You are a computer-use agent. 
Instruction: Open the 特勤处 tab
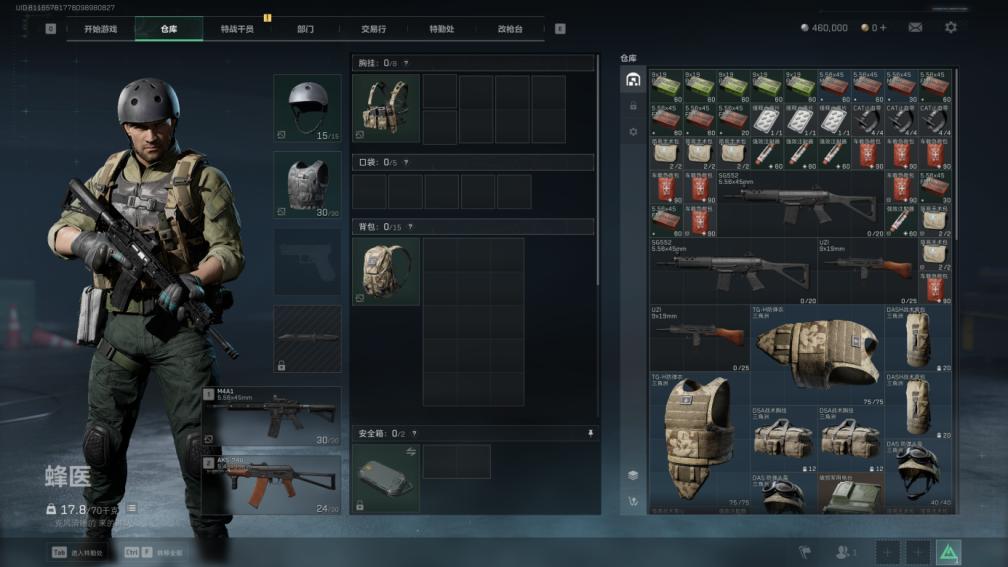[x=441, y=29]
